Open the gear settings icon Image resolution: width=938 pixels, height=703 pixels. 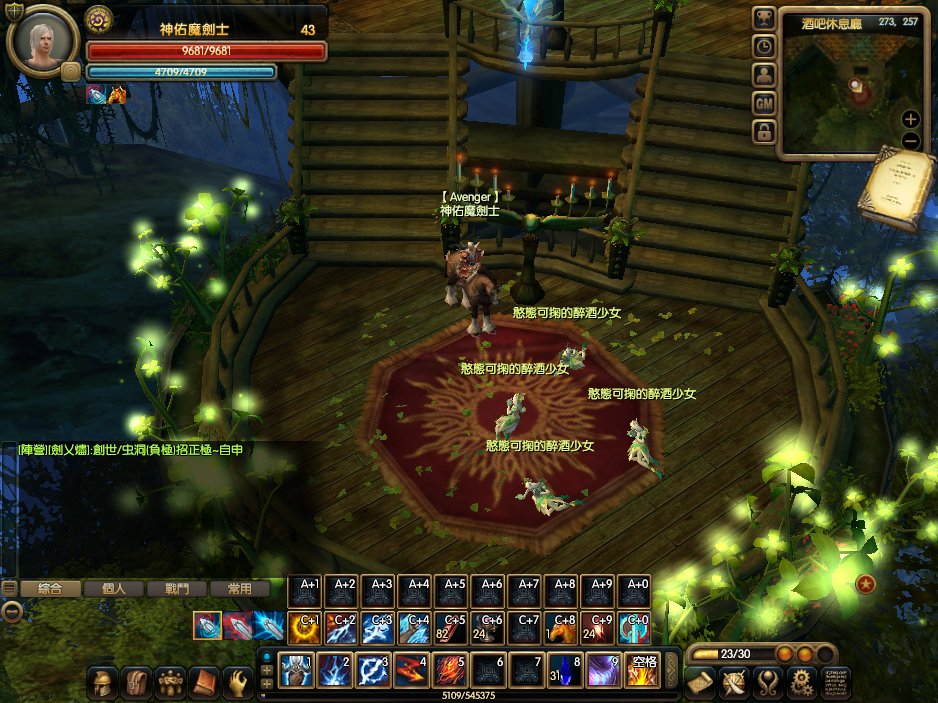click(800, 683)
